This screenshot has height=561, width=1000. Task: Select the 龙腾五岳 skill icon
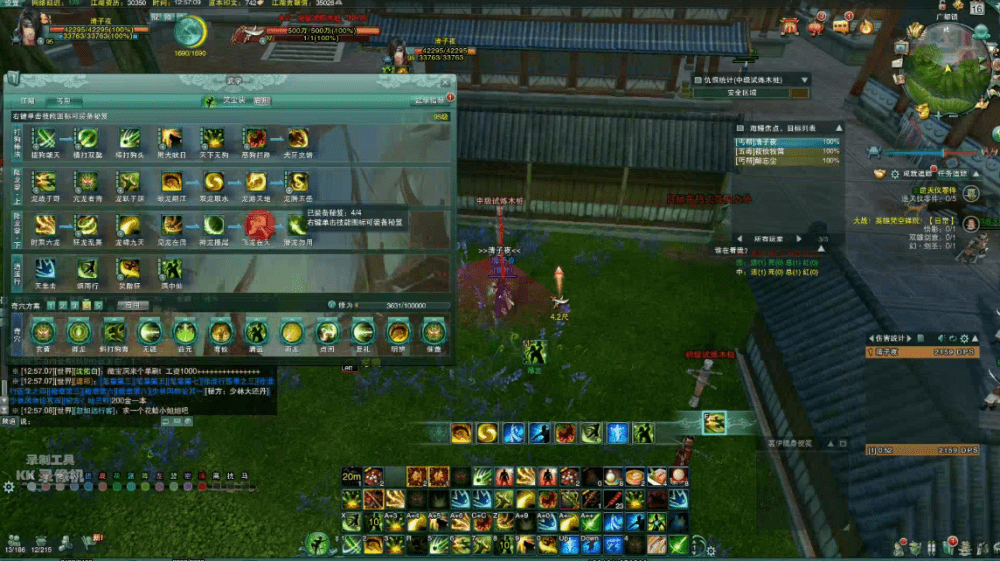[299, 181]
